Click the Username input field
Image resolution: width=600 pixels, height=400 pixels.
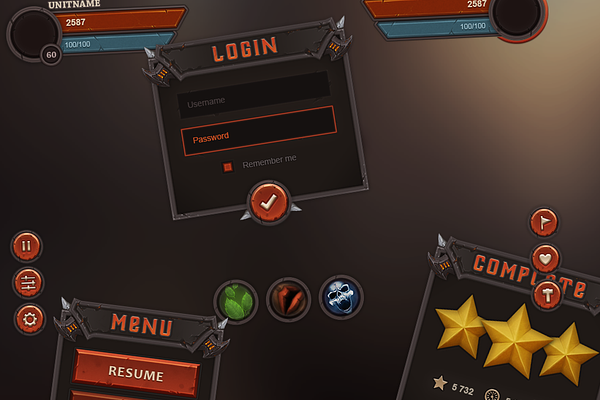[x=254, y=102]
